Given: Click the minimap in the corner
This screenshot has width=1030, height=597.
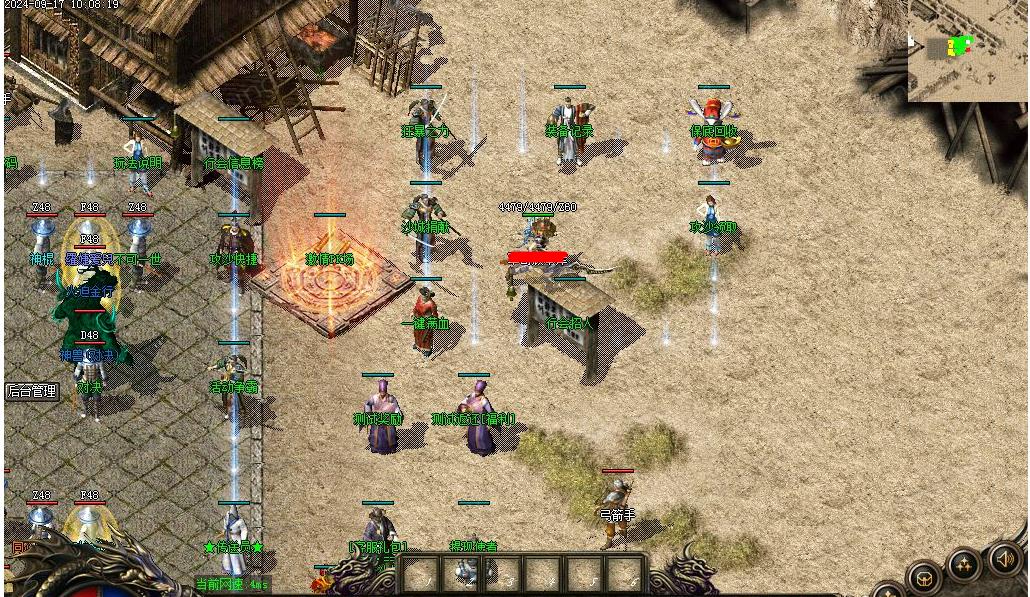Looking at the screenshot, I should click(967, 50).
